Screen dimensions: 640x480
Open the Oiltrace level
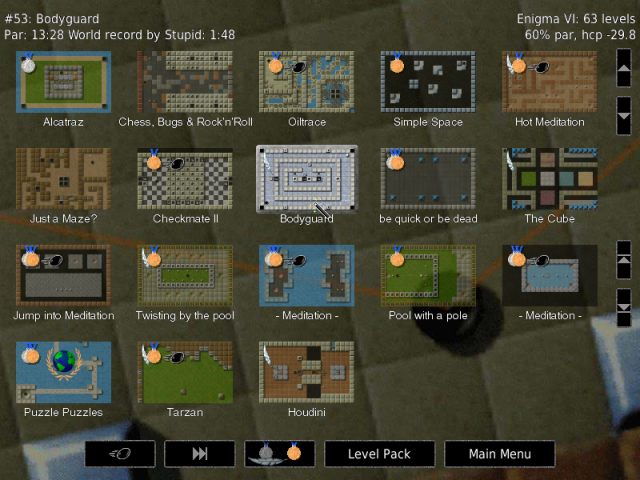point(306,82)
